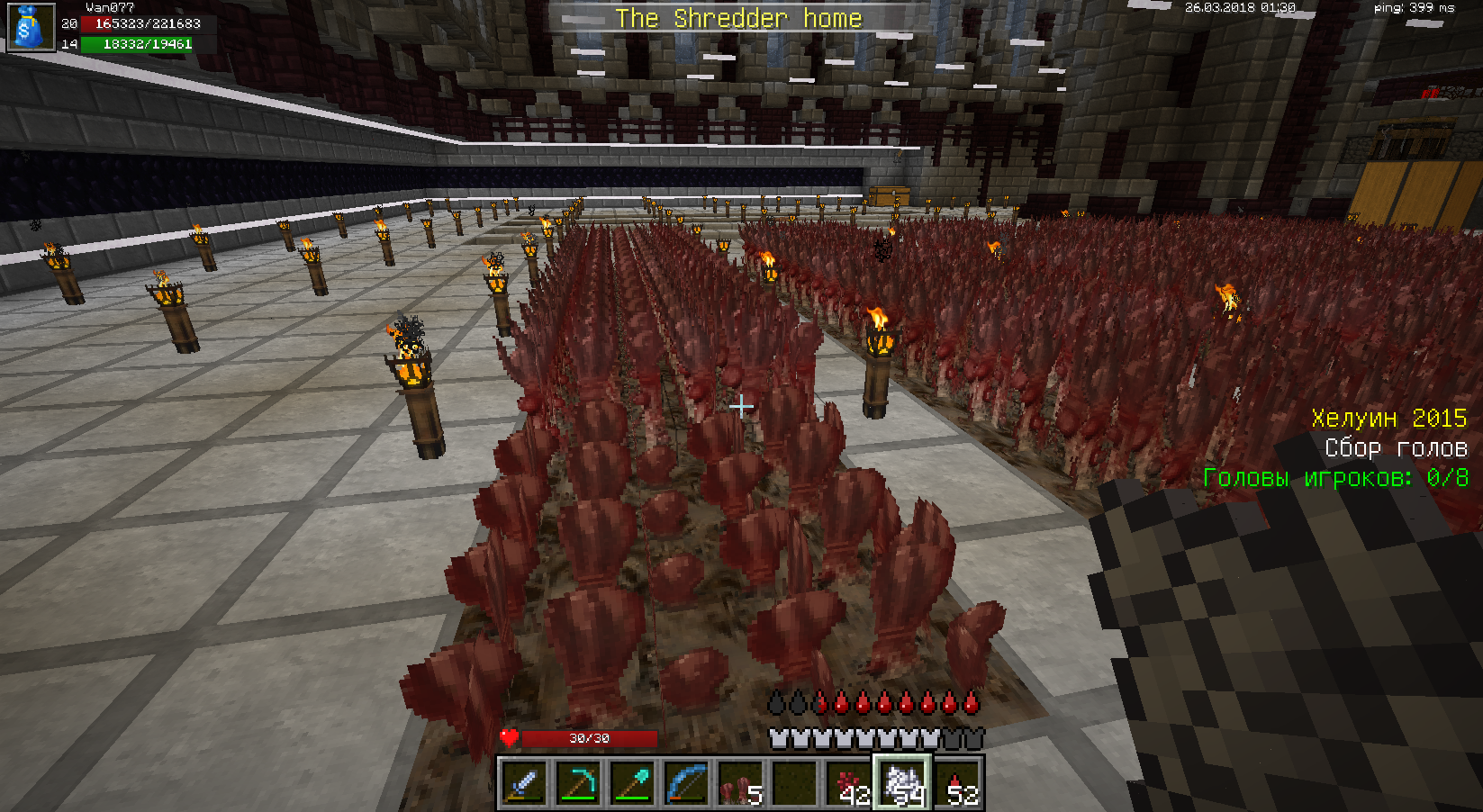
Task: Choose the diamond shovel slot
Action: click(633, 782)
